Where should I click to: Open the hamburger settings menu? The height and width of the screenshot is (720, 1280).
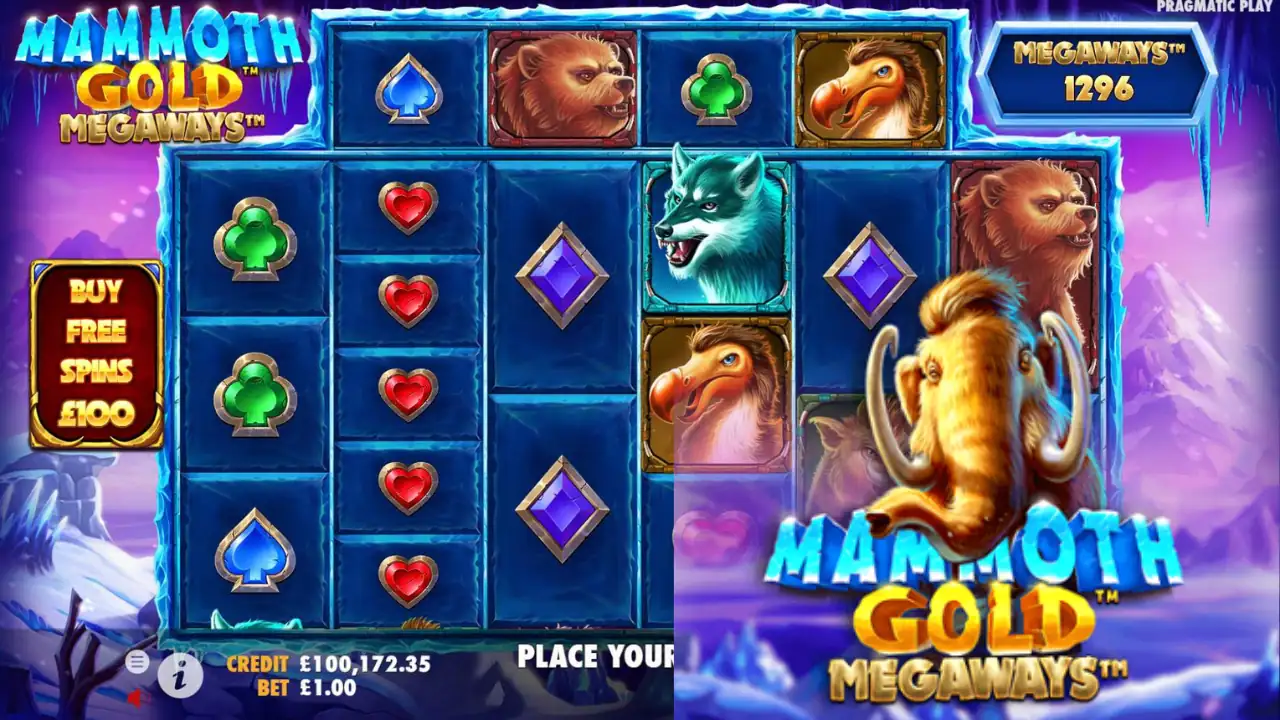coord(137,661)
